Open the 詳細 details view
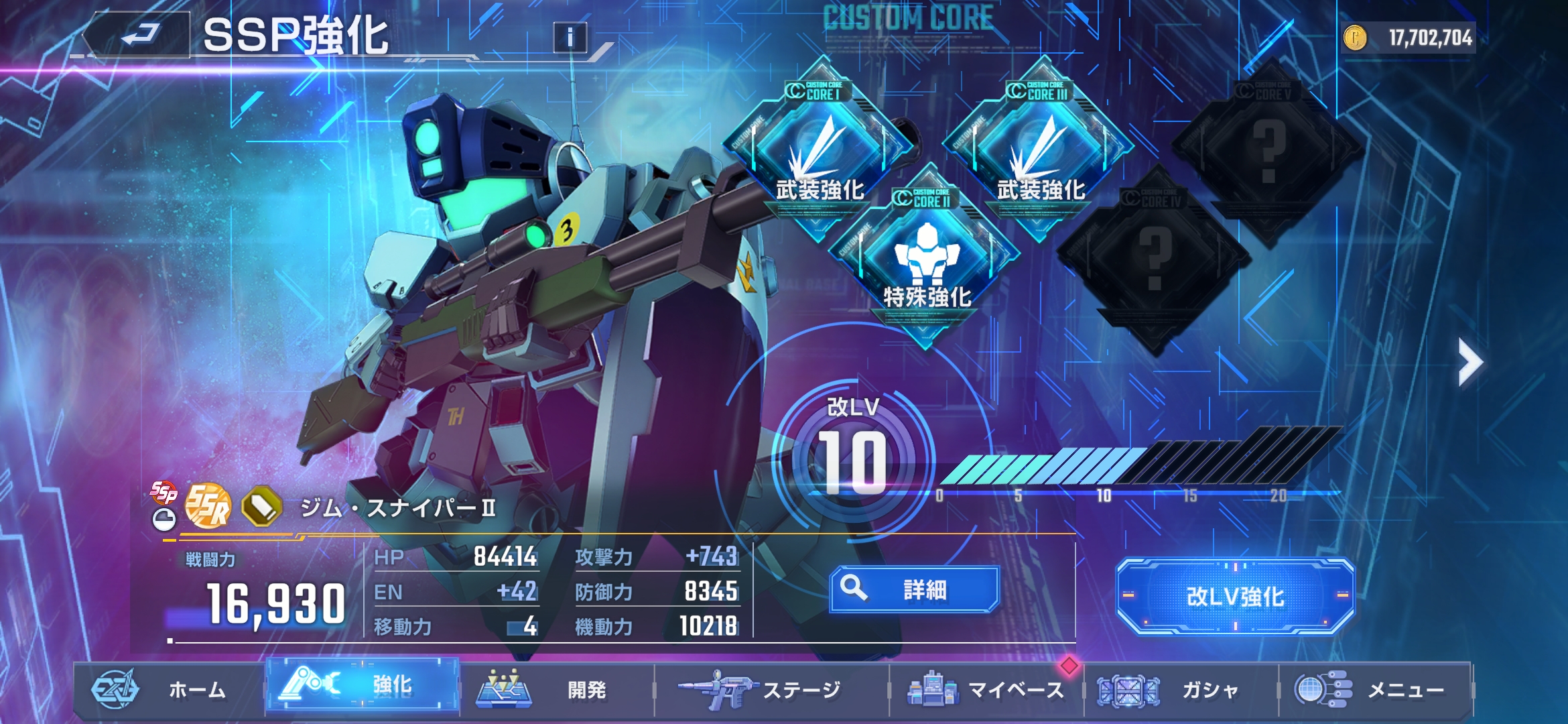 914,590
